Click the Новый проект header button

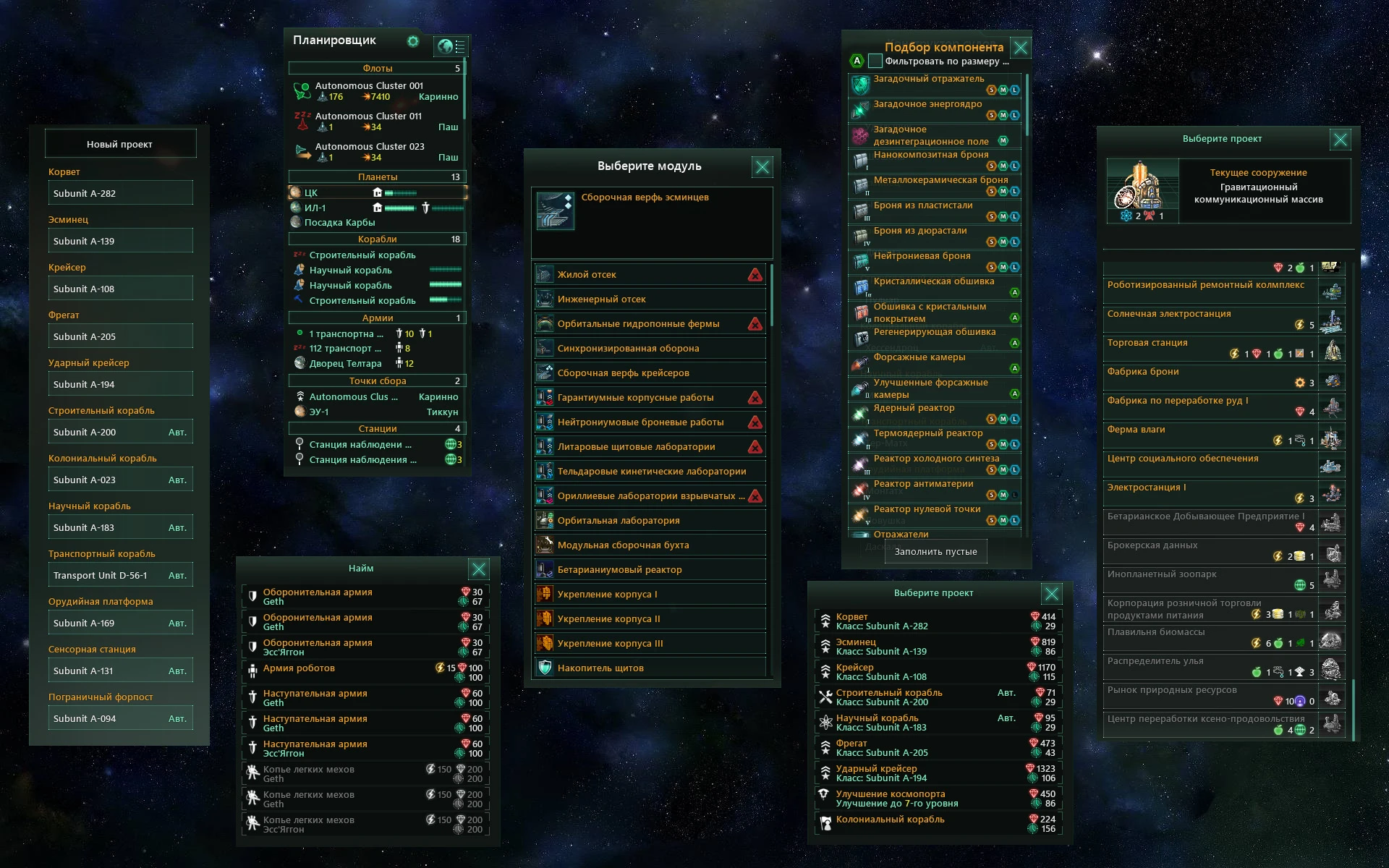click(120, 143)
